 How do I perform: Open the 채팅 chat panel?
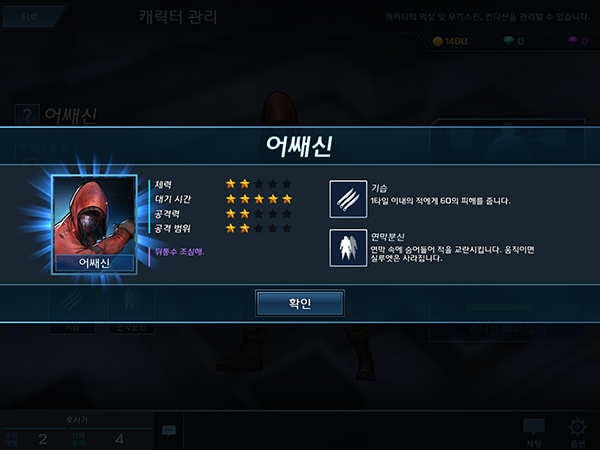(x=534, y=431)
